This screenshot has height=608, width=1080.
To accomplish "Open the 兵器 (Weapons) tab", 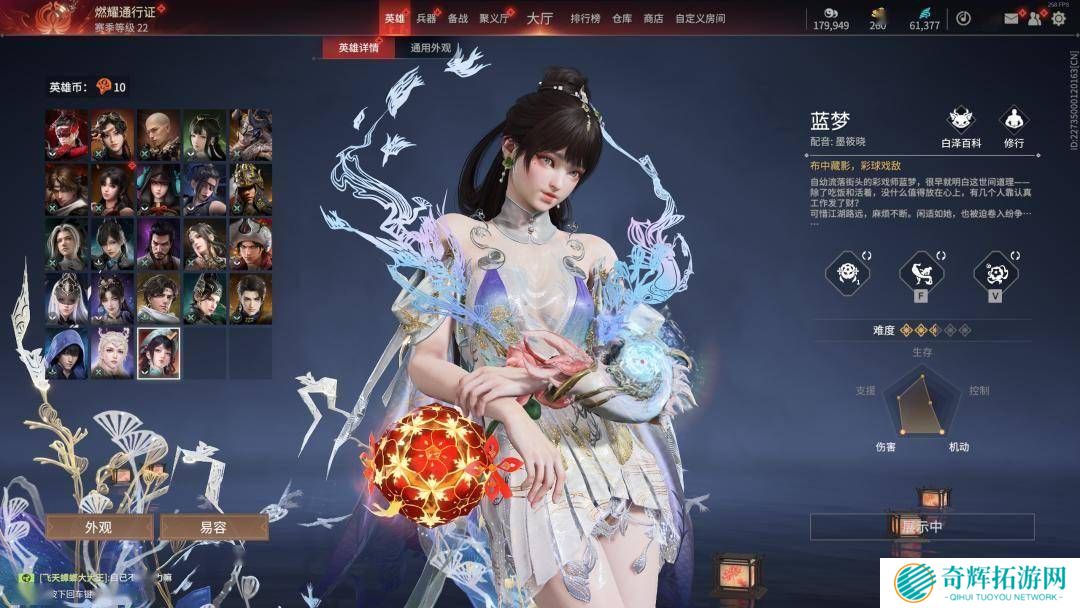I will [x=426, y=18].
